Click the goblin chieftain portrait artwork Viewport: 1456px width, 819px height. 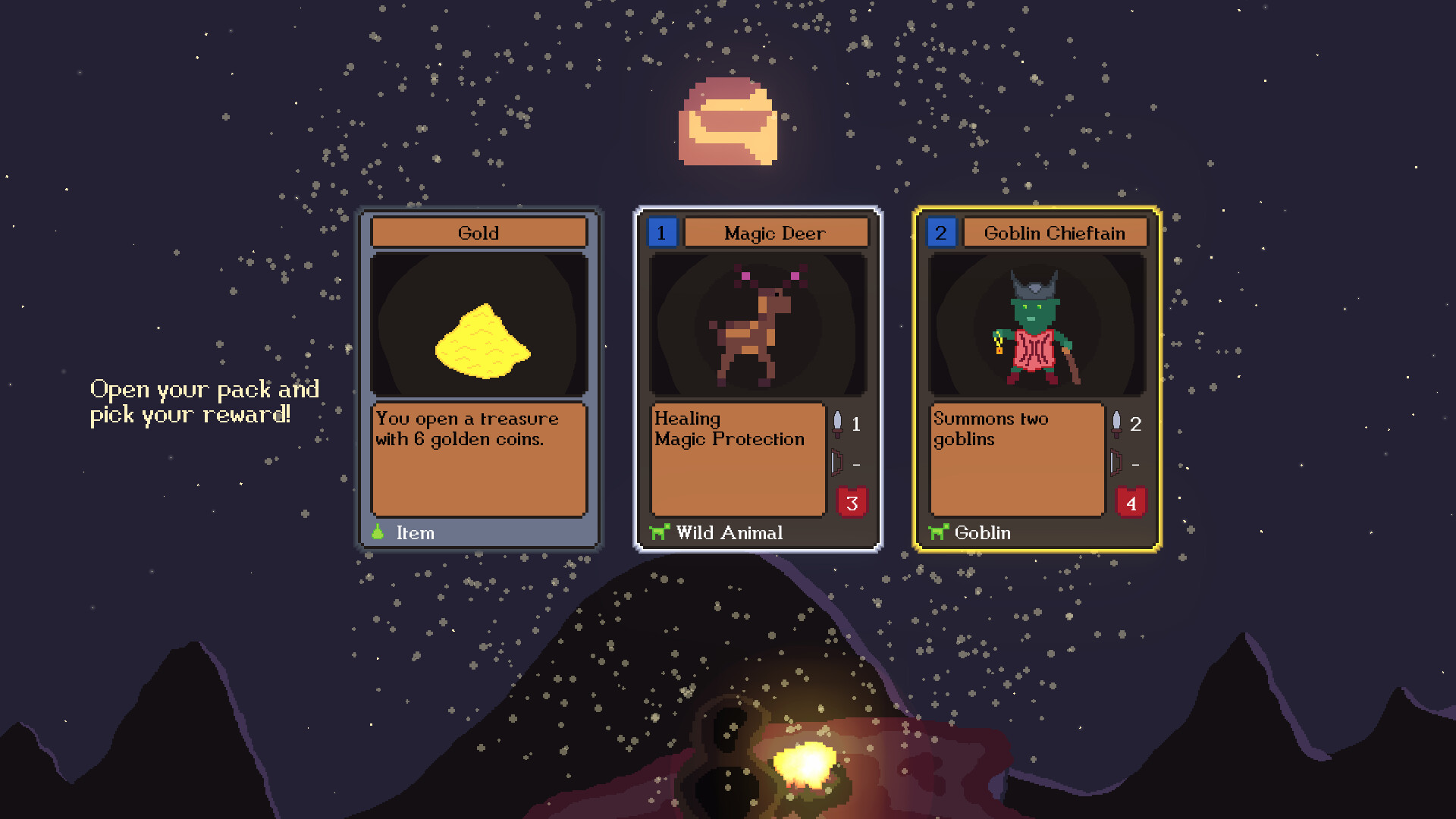pos(1037,326)
